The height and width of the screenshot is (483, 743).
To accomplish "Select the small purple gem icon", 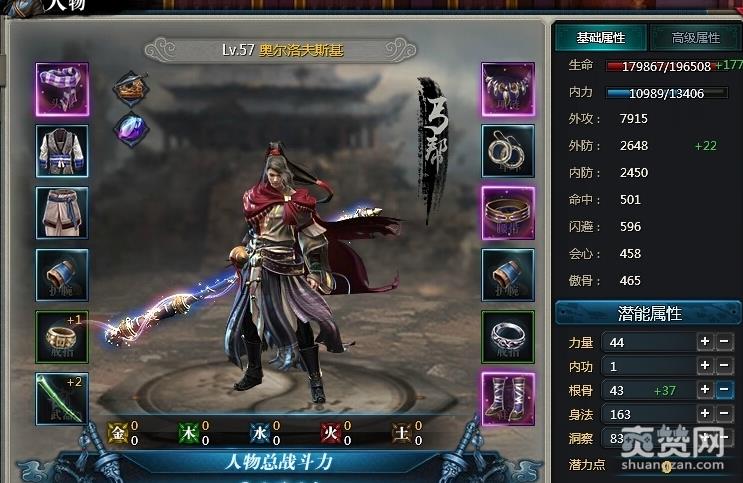I will coord(130,128).
